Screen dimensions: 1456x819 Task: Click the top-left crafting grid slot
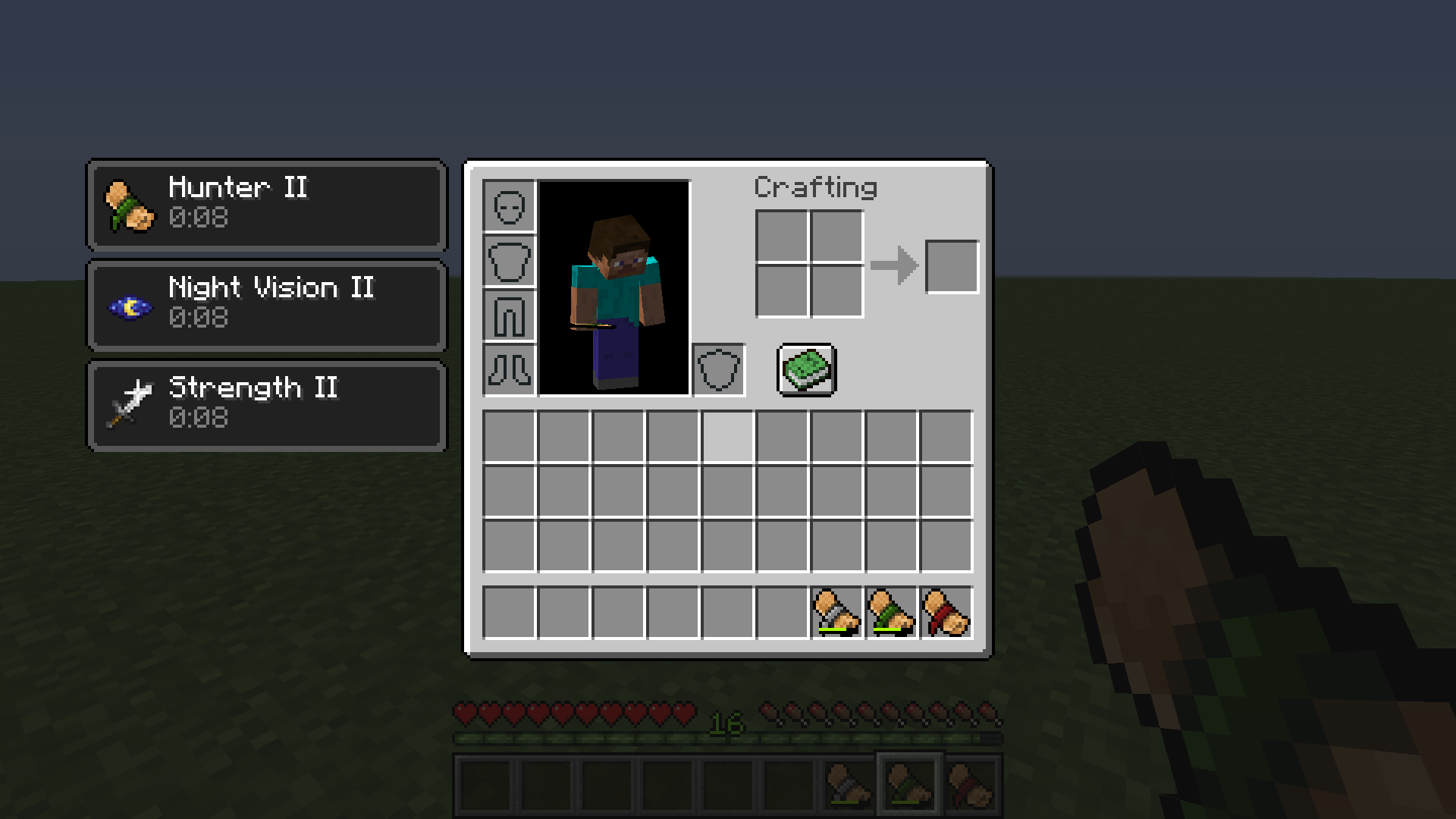(x=782, y=238)
